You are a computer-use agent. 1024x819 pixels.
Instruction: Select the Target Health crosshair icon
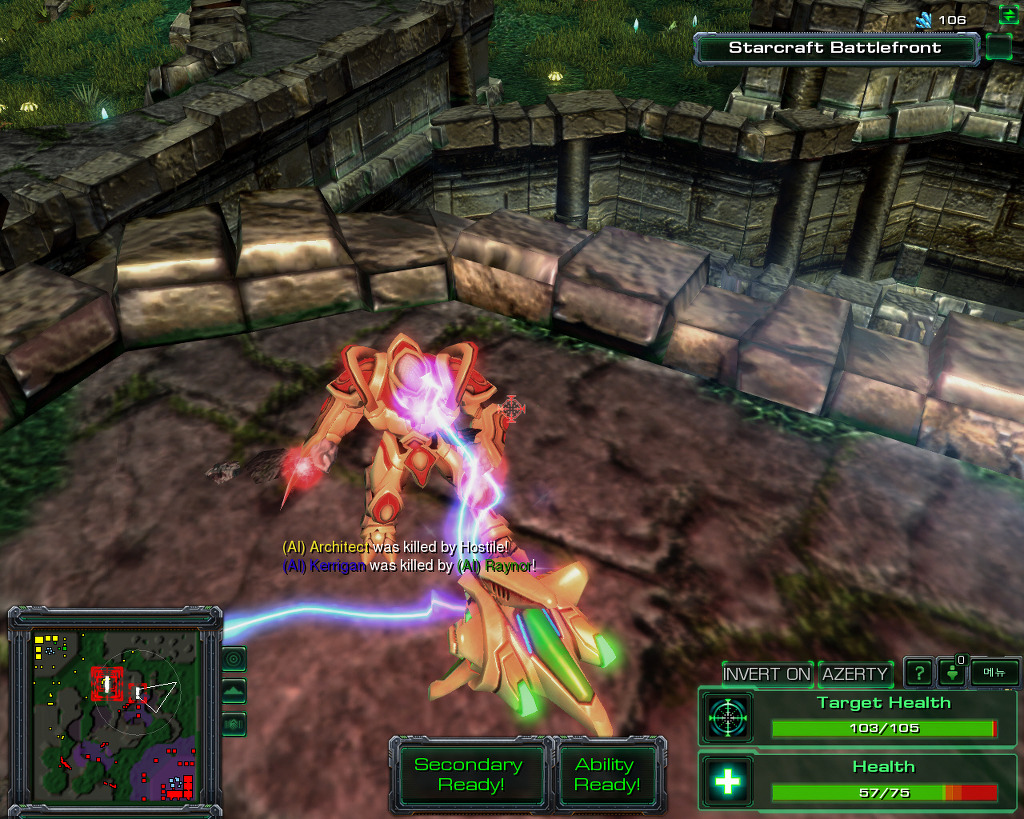727,718
